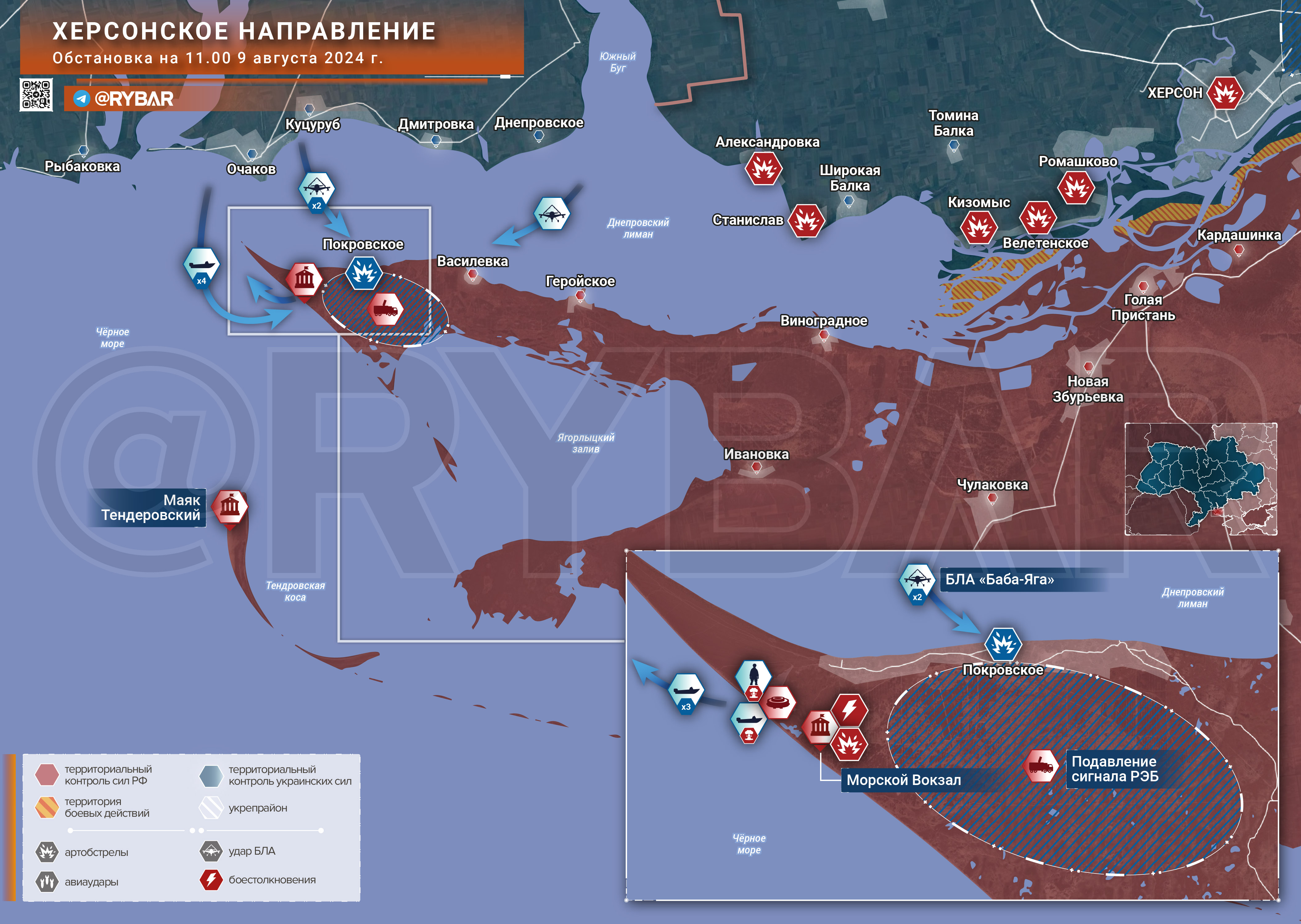
Task: Select the Ukraine overview inset map
Action: (x=1201, y=479)
